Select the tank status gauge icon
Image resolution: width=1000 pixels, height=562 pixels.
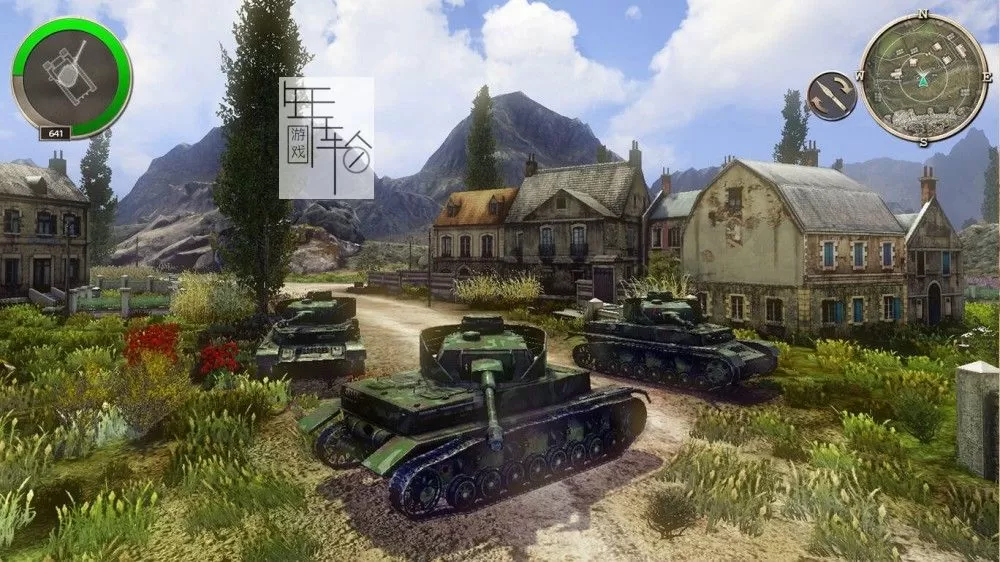(71, 77)
